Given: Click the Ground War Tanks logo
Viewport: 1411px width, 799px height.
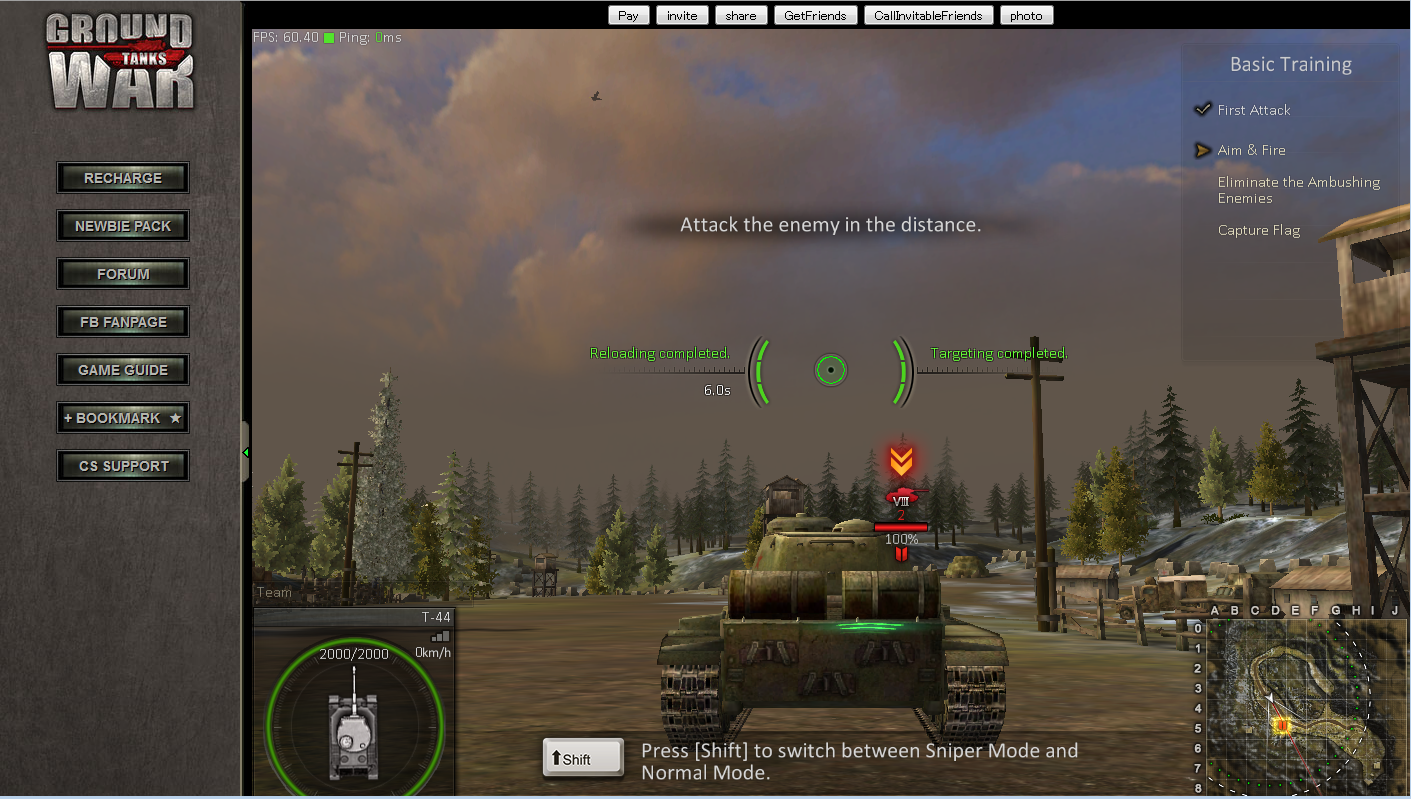Looking at the screenshot, I should tap(121, 62).
